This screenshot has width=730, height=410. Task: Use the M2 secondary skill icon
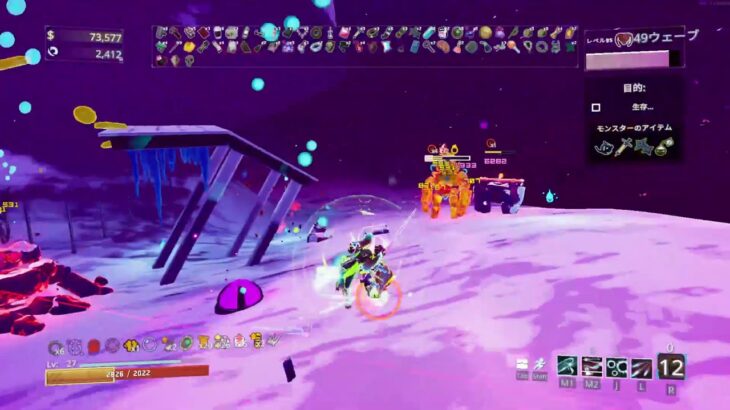592,367
